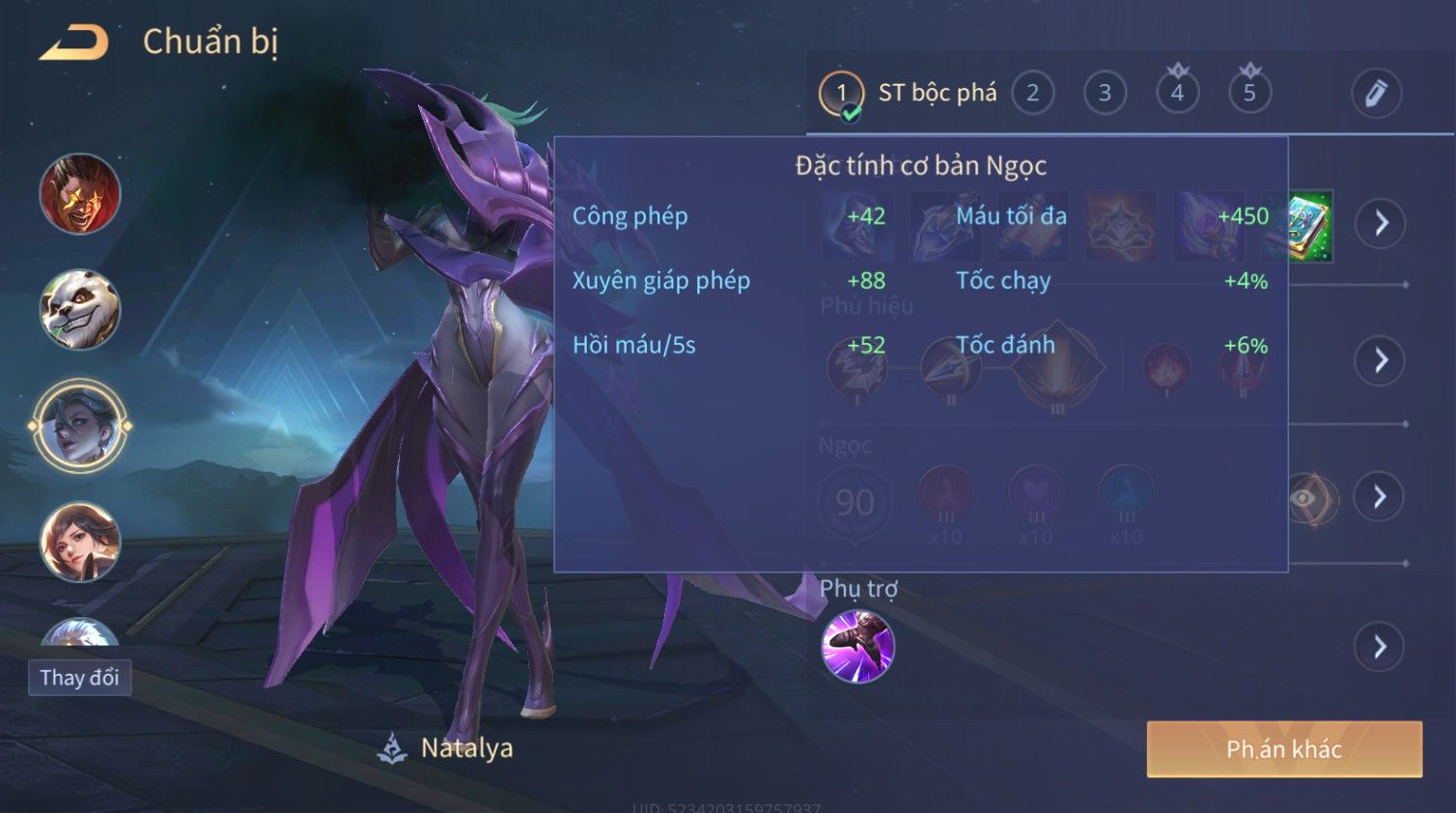Image resolution: width=1456 pixels, height=813 pixels.
Task: Edit the preset name with pencil icon
Action: pos(1376,94)
